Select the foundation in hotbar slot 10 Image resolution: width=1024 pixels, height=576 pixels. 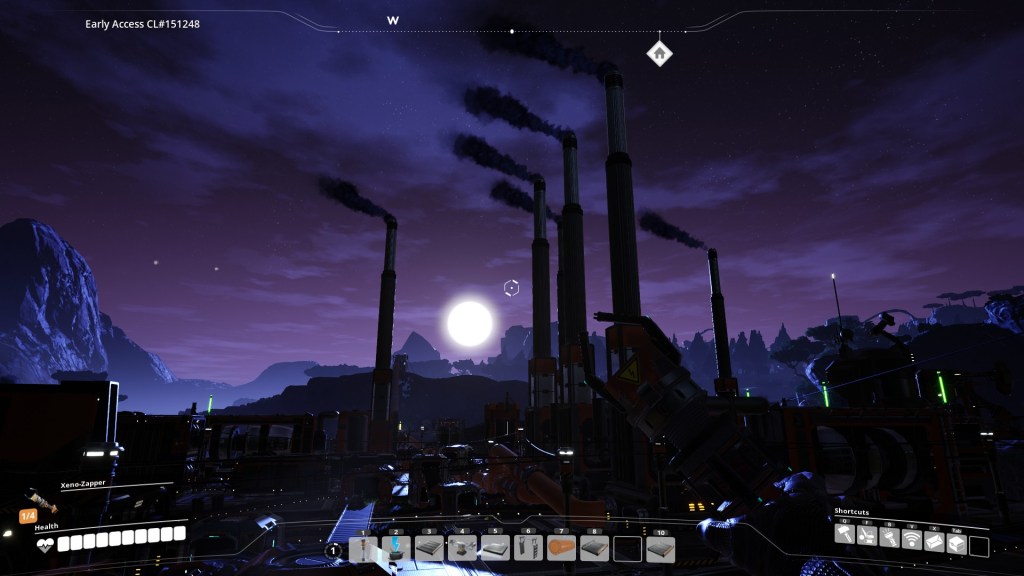[660, 549]
